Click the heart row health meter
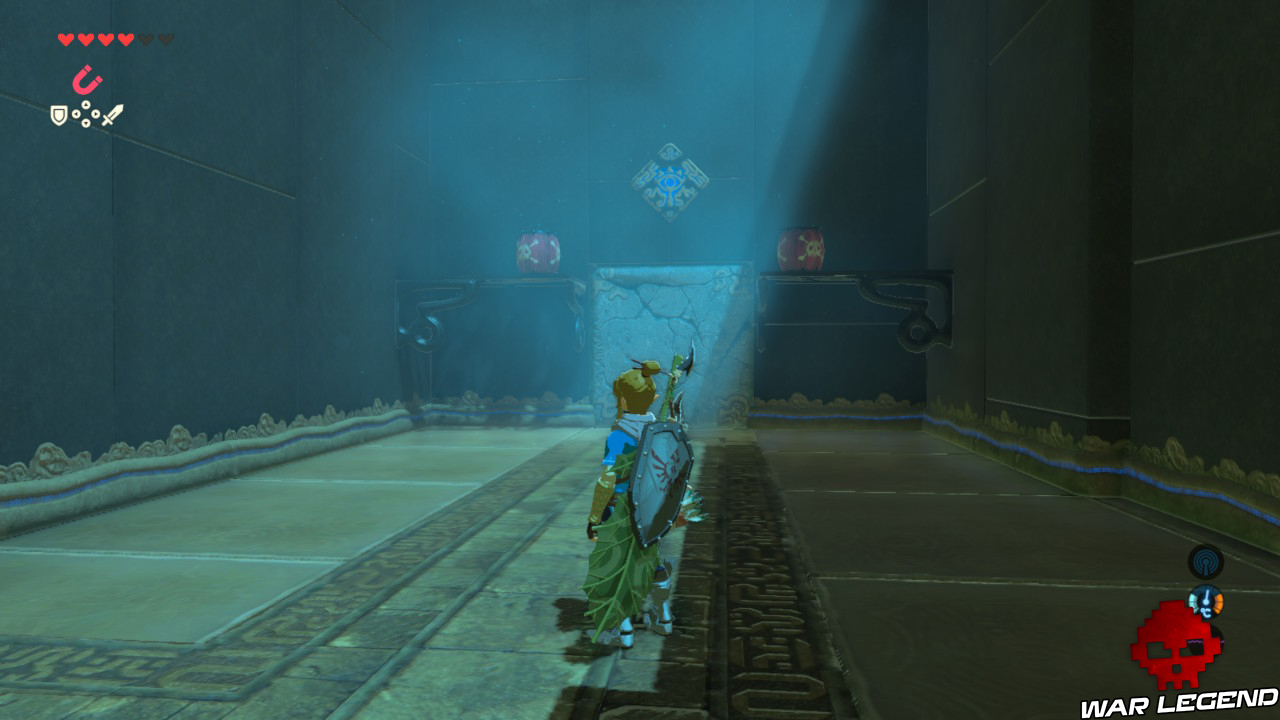Screen dimensions: 1280x720 pos(113,37)
